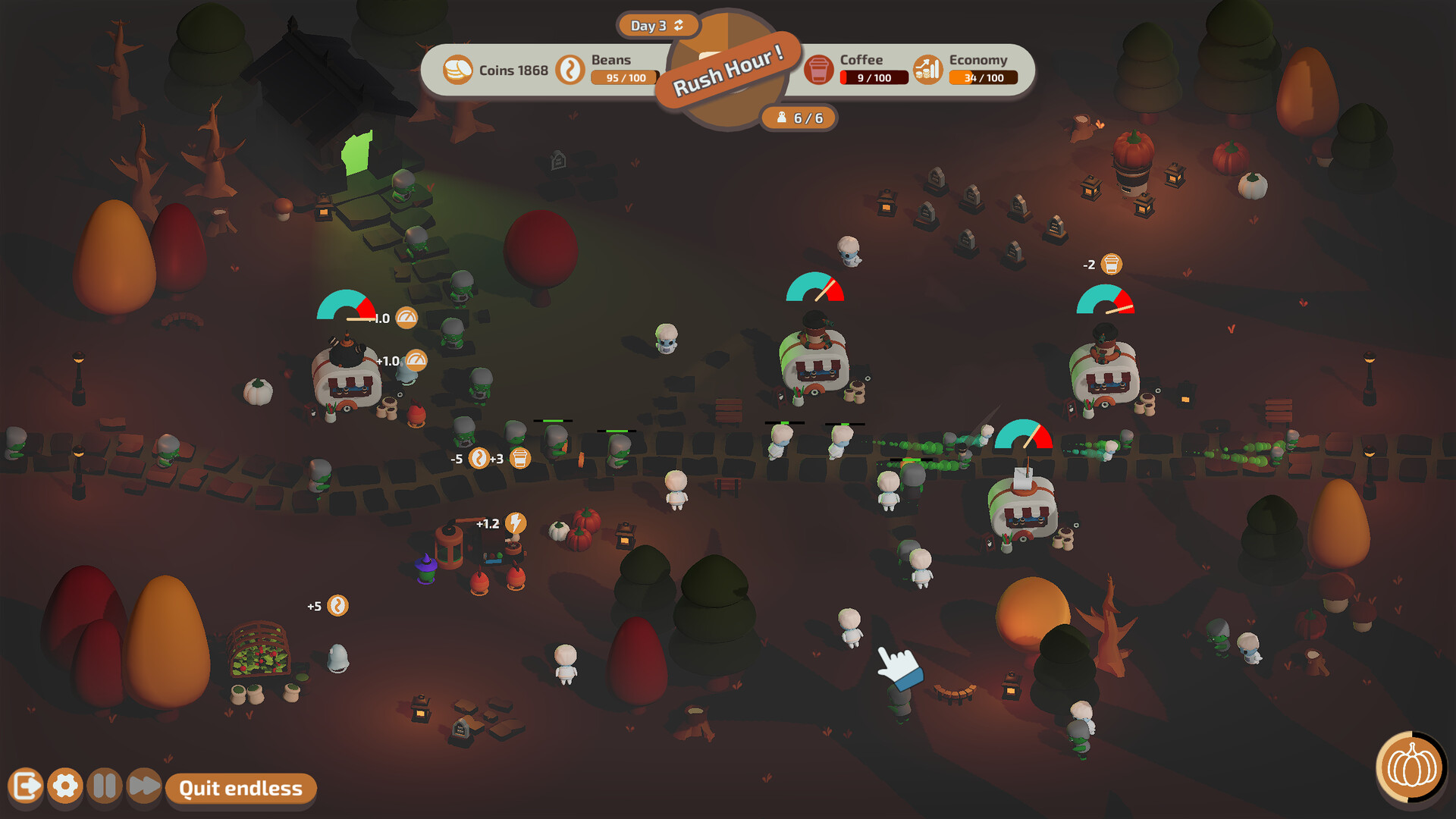1456x819 pixels.
Task: Click the Quit endless button
Action: coord(240,789)
